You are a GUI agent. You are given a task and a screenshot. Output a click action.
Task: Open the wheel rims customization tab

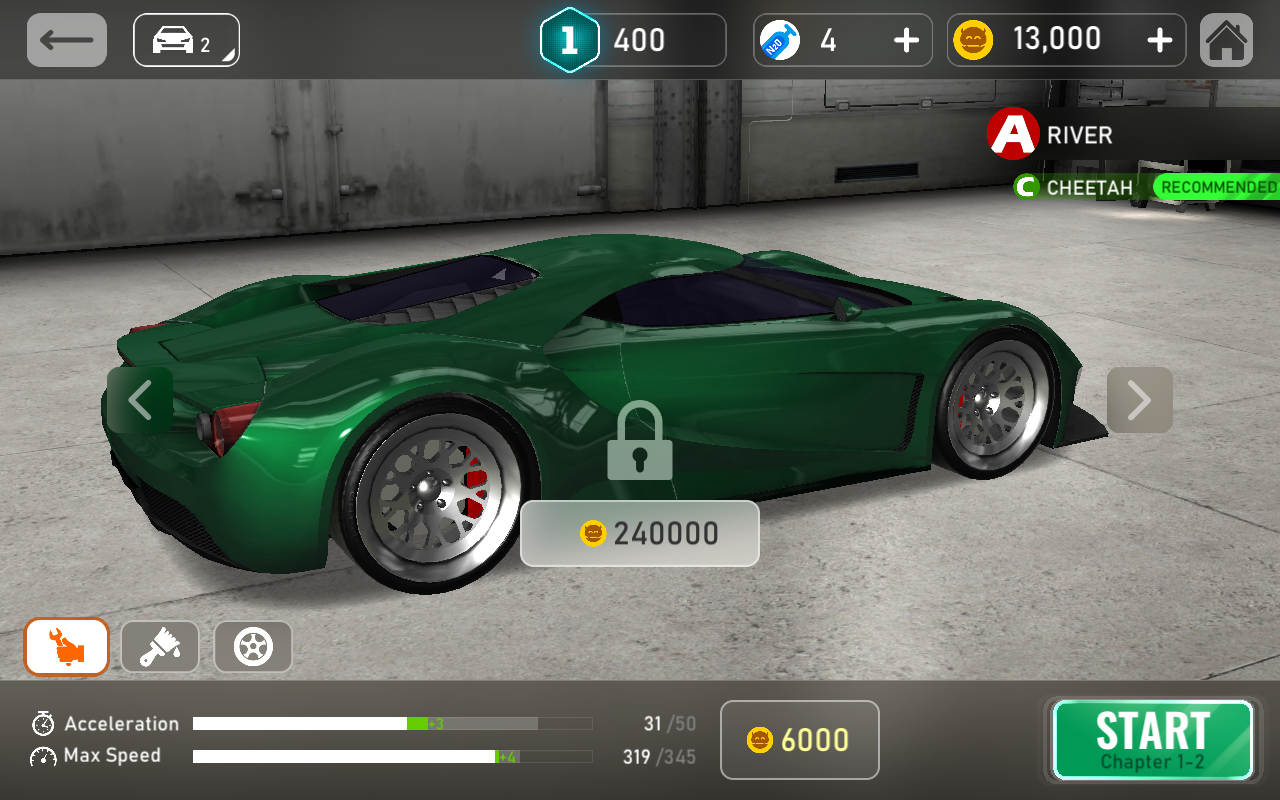pyautogui.click(x=253, y=647)
